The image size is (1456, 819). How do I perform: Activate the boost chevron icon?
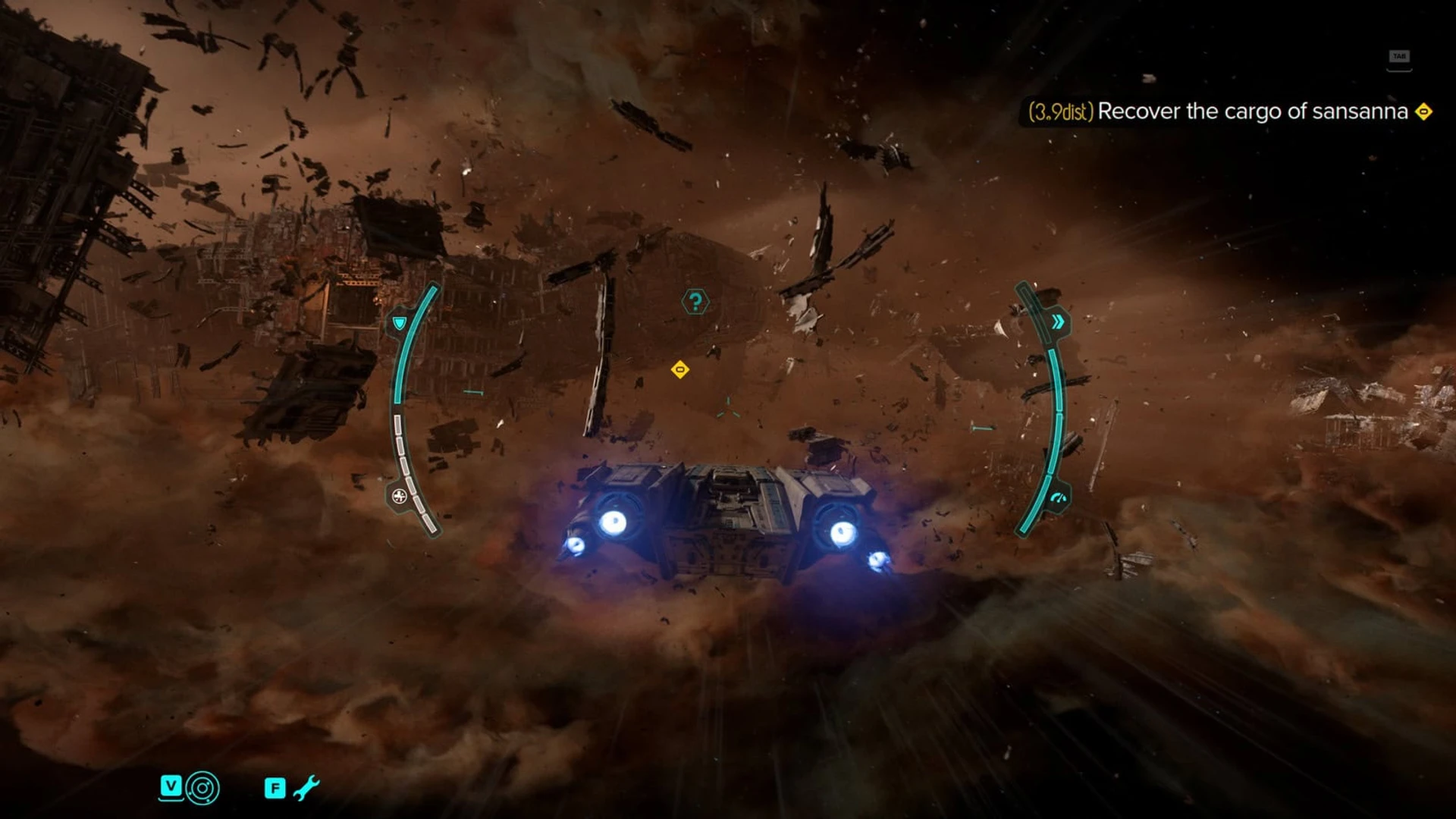pyautogui.click(x=1058, y=322)
